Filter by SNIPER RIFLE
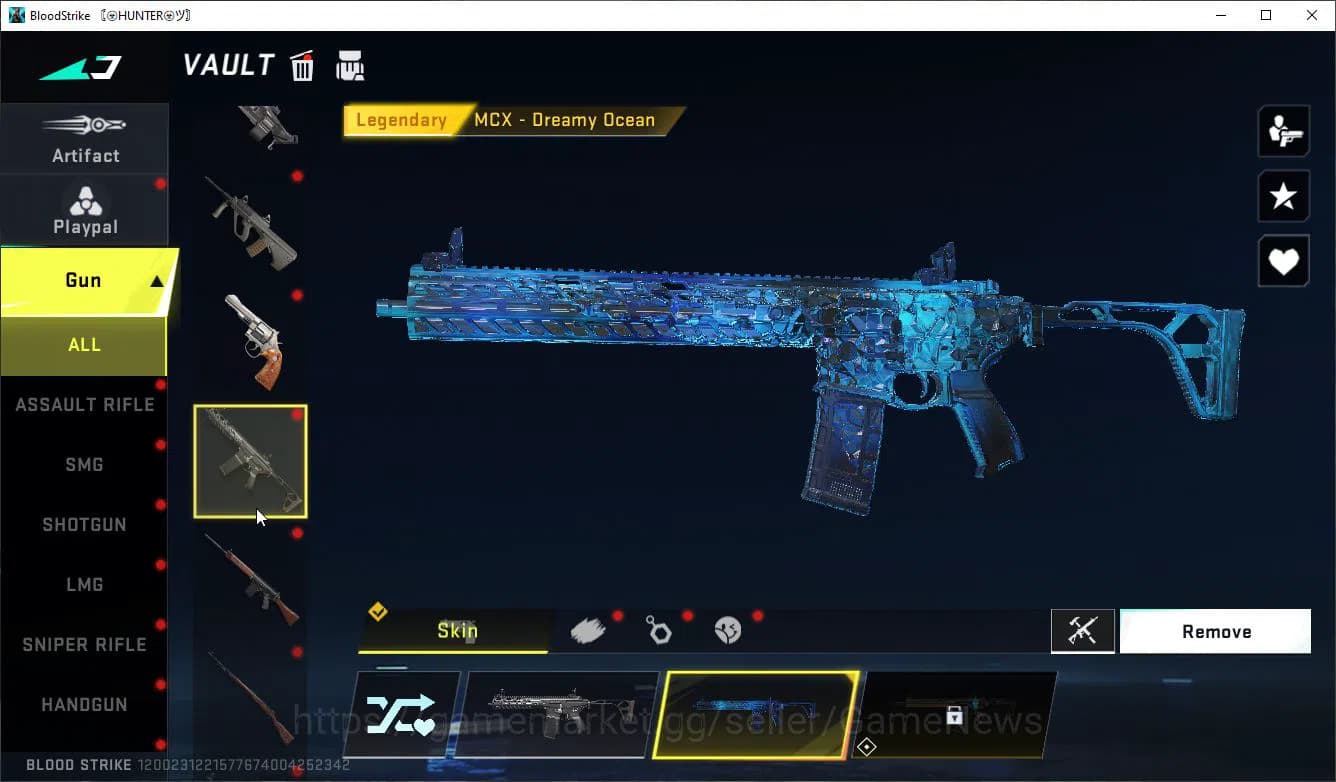The image size is (1336, 782). pos(84,645)
